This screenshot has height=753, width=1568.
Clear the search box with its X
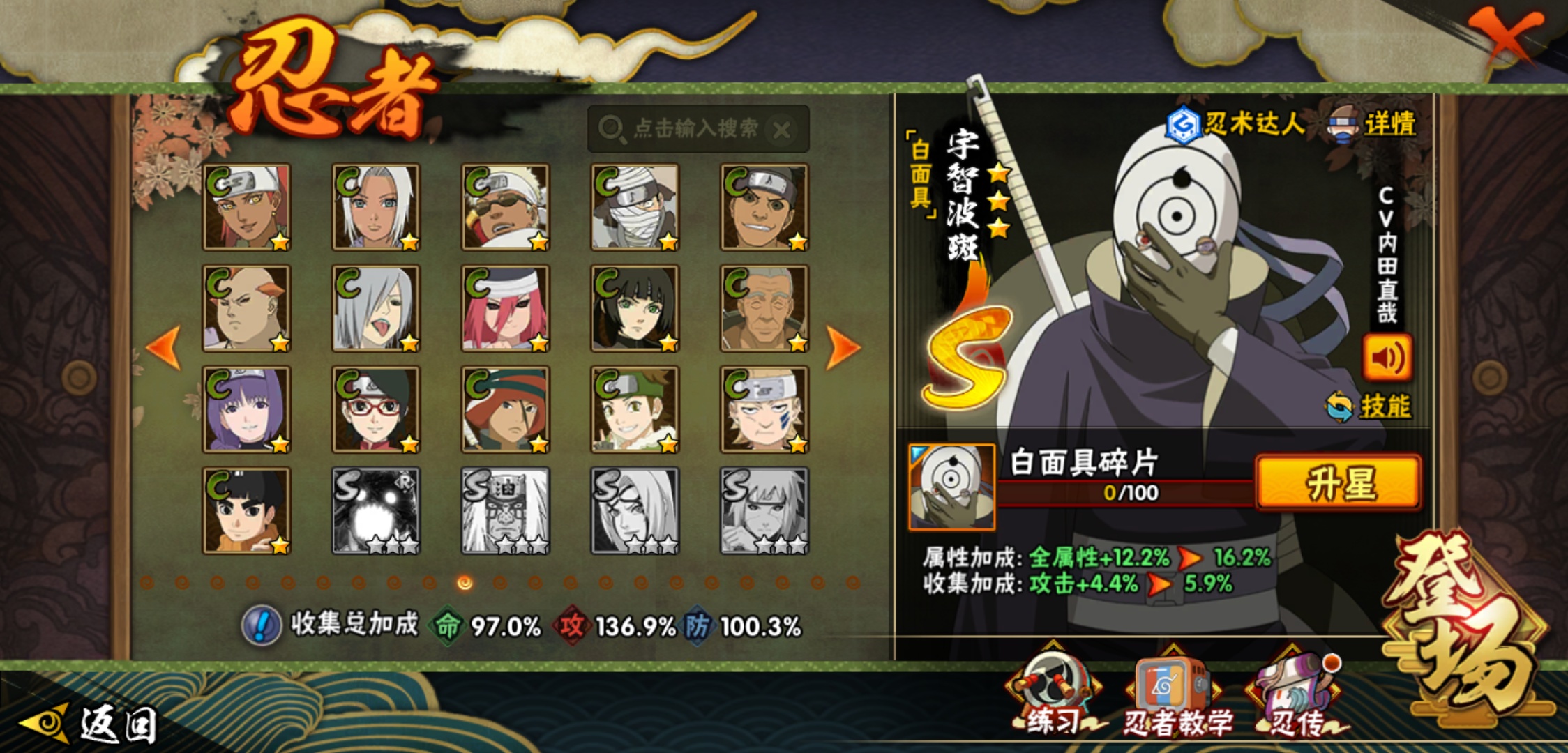782,130
